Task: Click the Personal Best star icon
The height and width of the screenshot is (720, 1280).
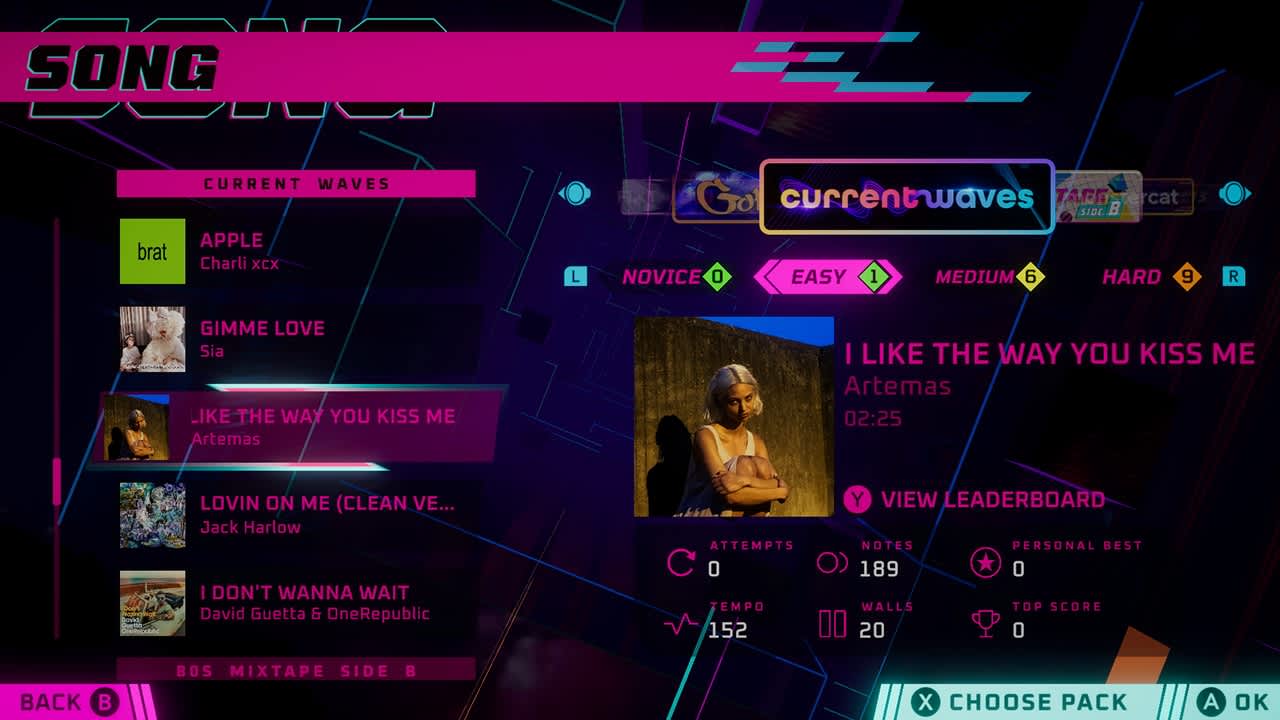Action: [x=988, y=564]
